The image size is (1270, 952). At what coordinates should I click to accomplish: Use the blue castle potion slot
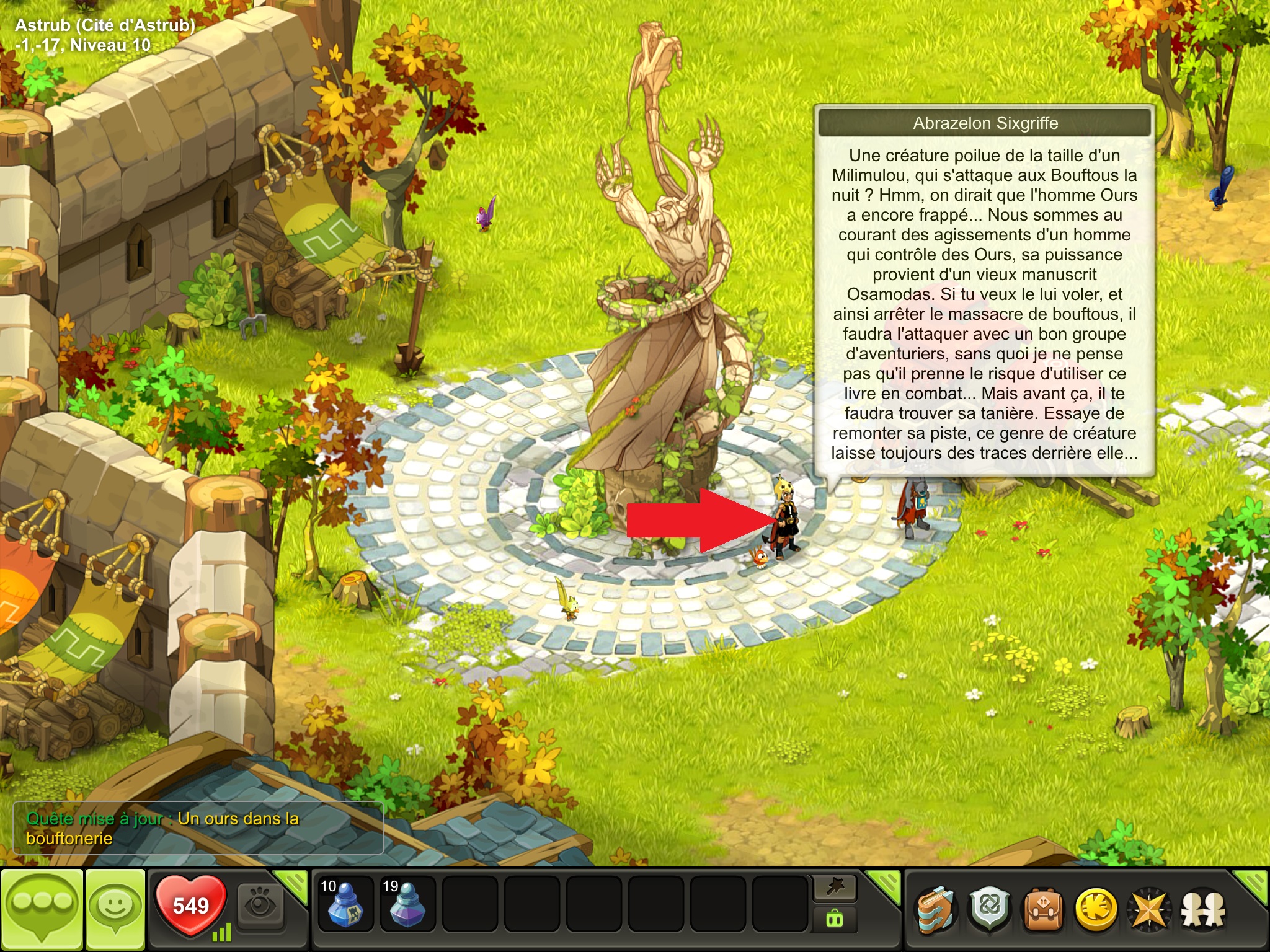click(x=345, y=904)
